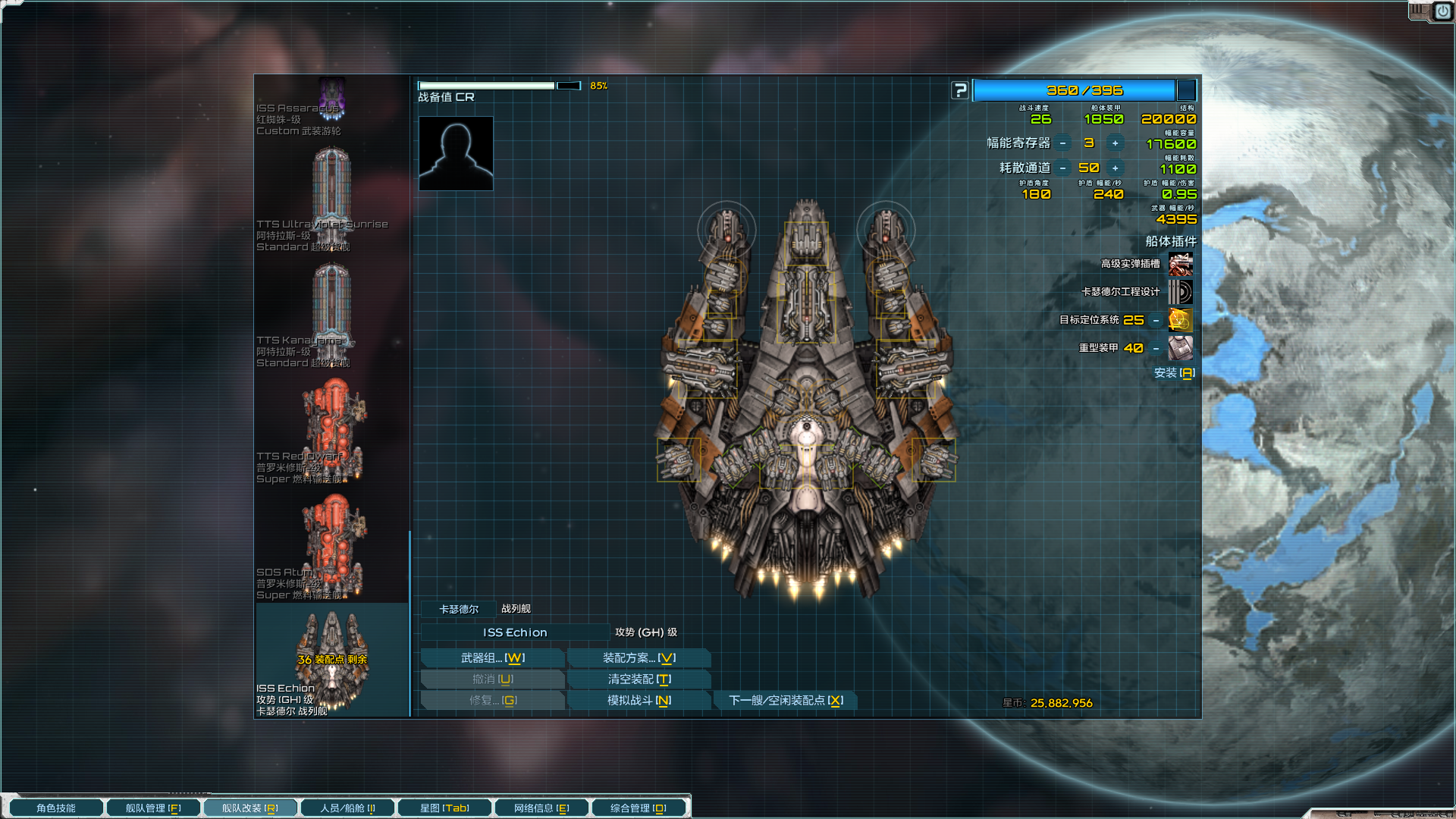Screen dimensions: 1456x819
Task: Edit the ISS Echion ship name field
Action: tap(515, 632)
